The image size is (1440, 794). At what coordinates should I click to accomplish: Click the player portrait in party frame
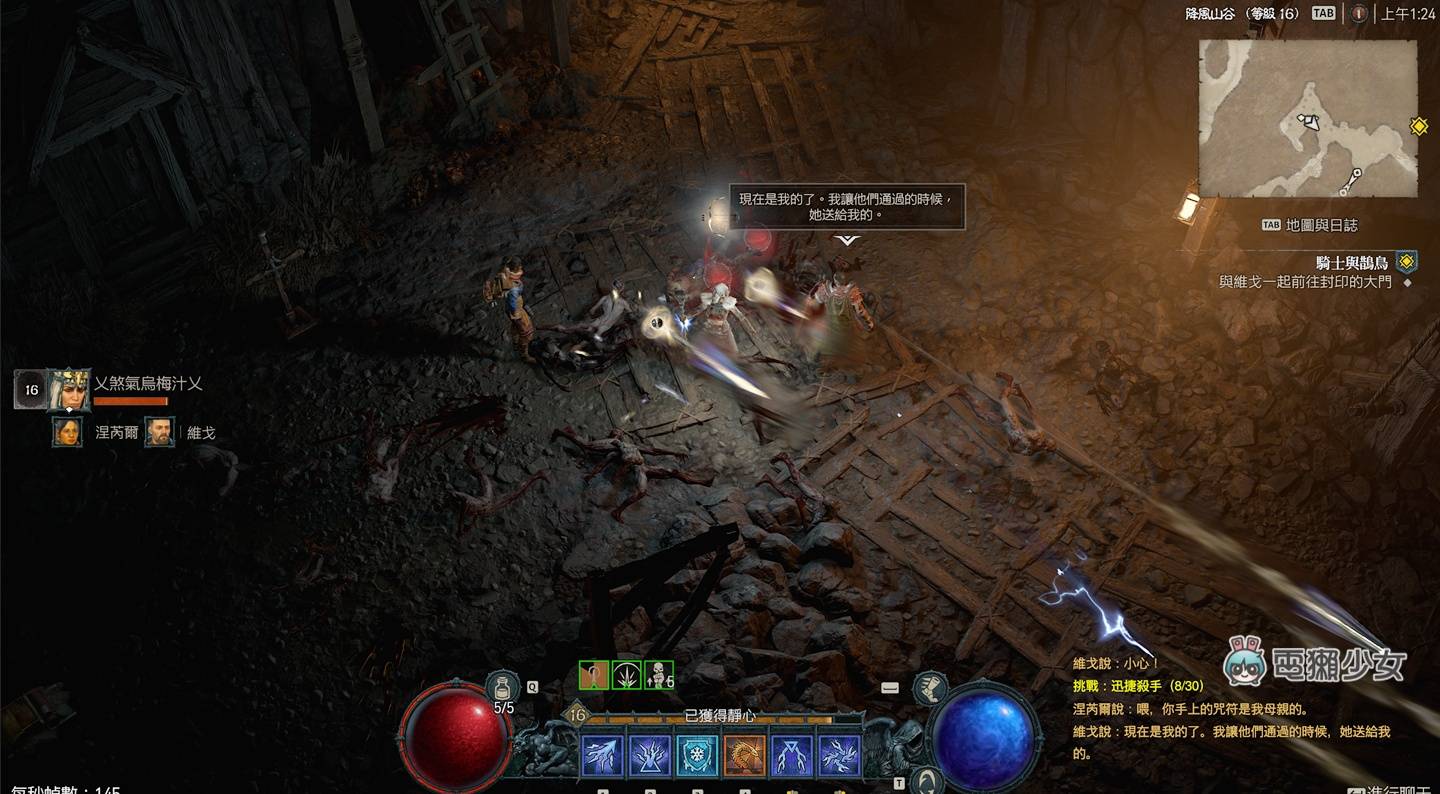point(69,389)
